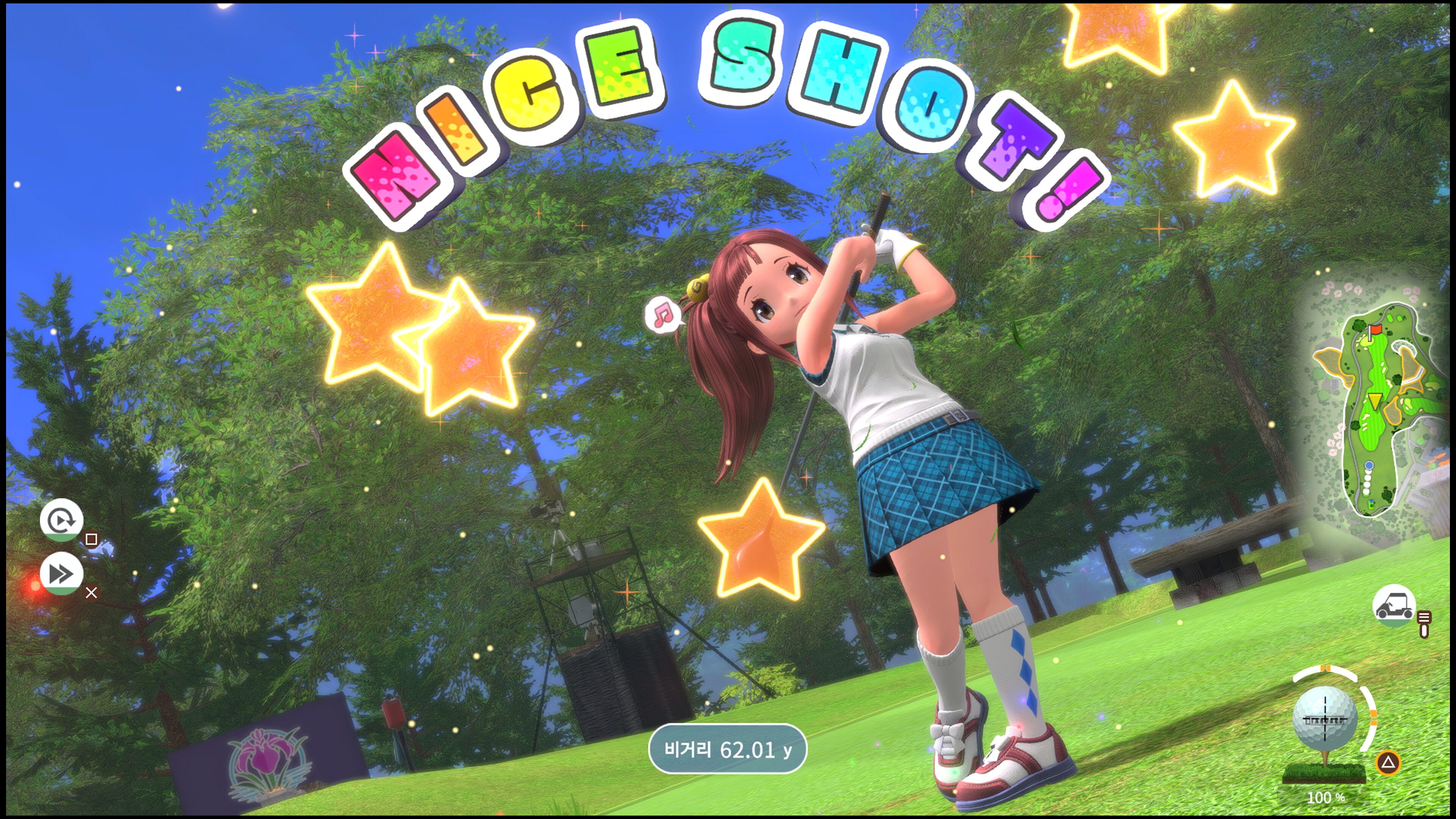The height and width of the screenshot is (819, 1456).
Task: Tap the Triangle button prompt near the golf ball
Action: click(1388, 764)
